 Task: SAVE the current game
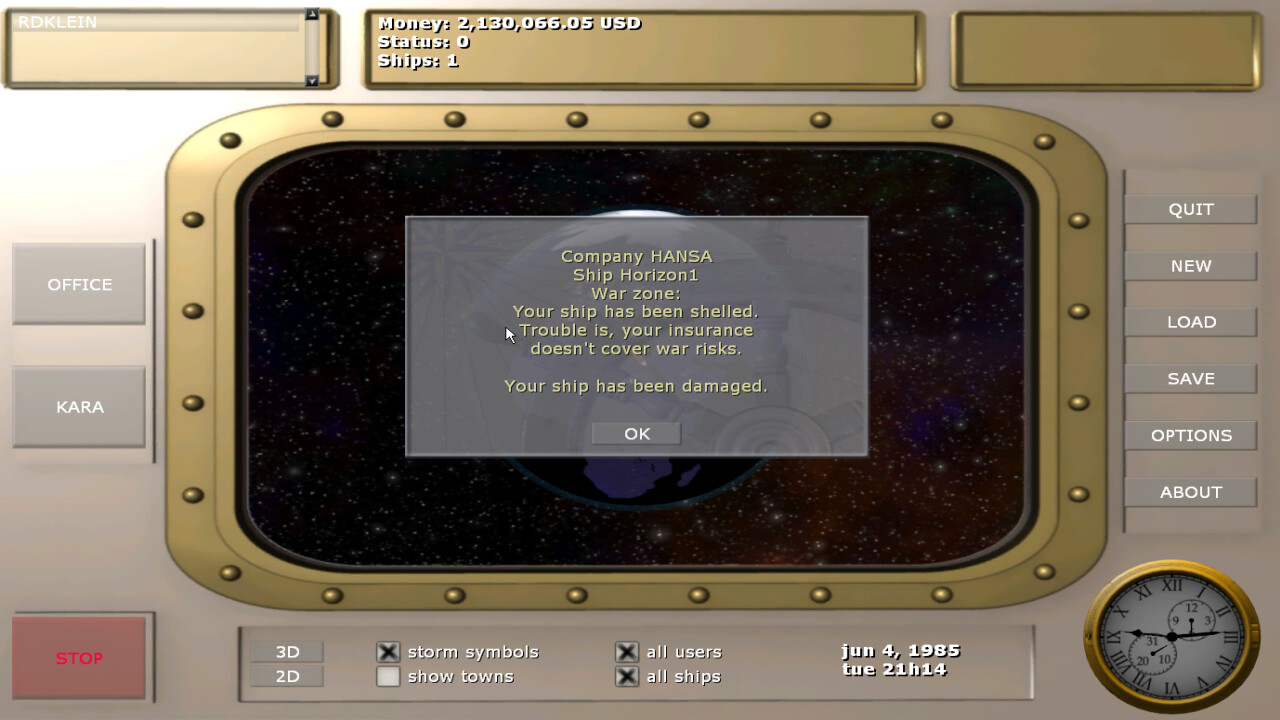pyautogui.click(x=1190, y=378)
